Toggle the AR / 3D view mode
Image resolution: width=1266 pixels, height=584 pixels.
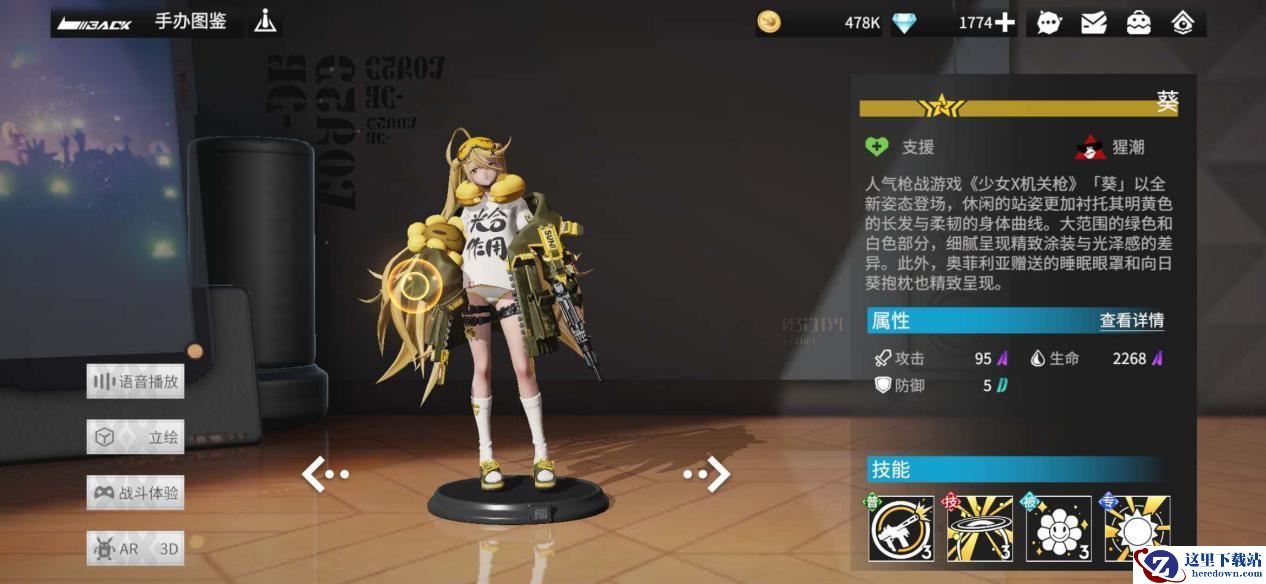click(x=136, y=548)
